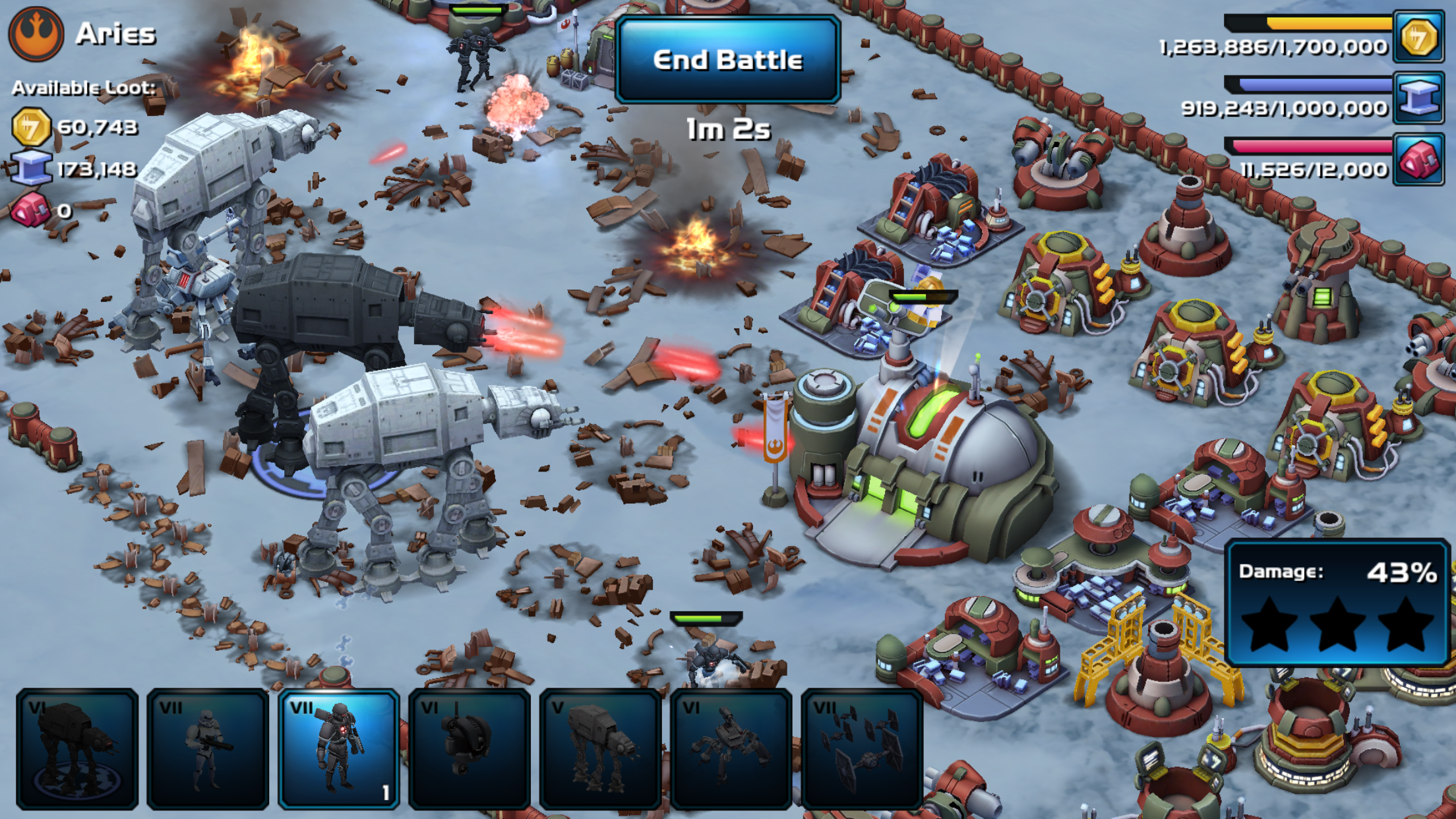Select the four-legged walker unit card
The height and width of the screenshot is (819, 1456).
(x=731, y=749)
